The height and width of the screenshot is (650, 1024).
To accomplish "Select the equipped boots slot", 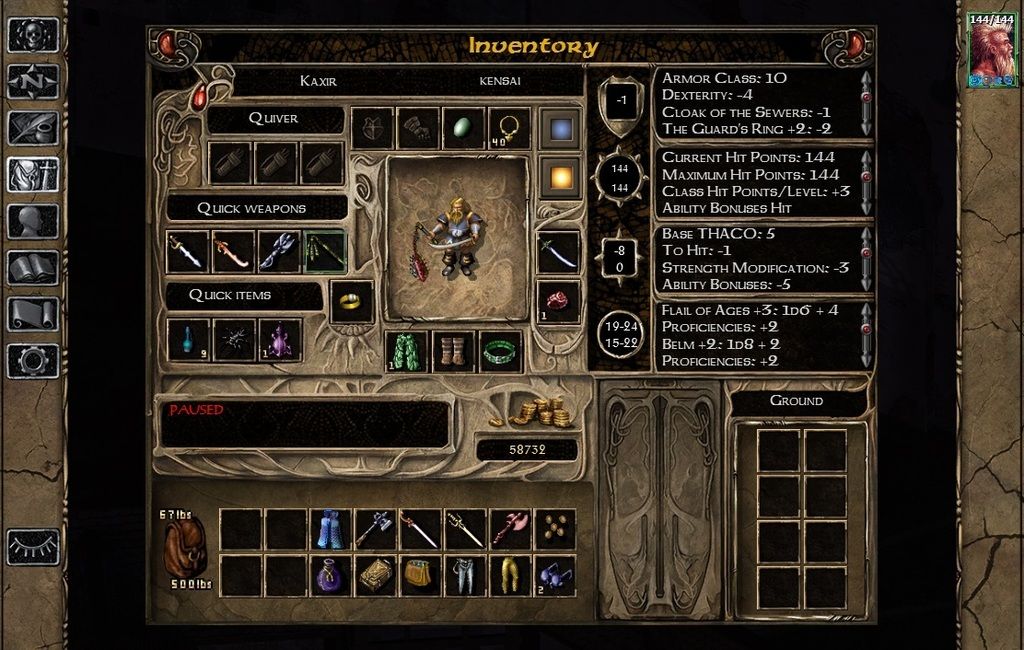I will (x=454, y=352).
